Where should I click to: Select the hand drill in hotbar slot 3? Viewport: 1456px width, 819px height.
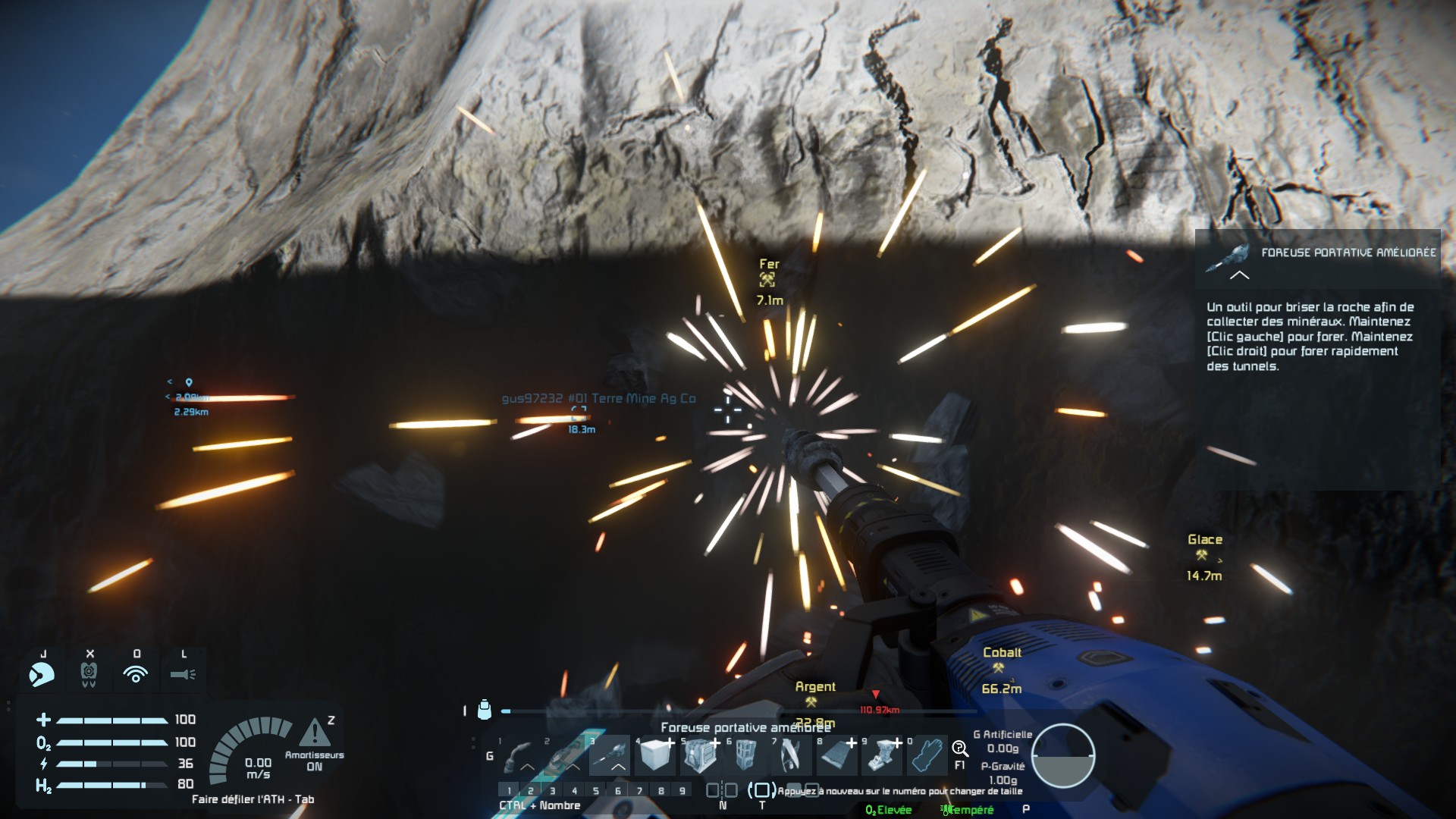(610, 756)
